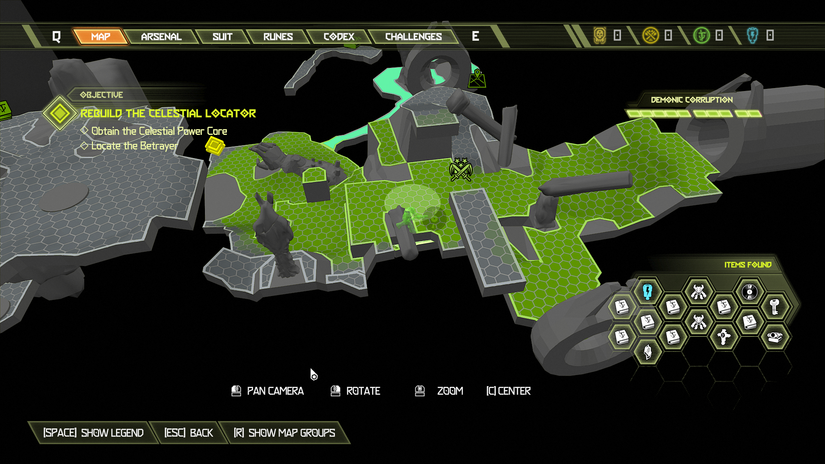The image size is (825, 464).
Task: Show the map legend
Action: click(93, 433)
